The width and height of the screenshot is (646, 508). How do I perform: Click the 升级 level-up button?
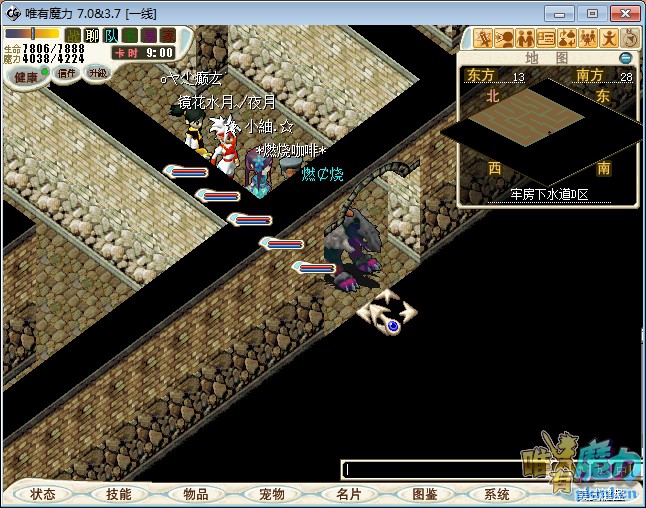click(x=98, y=73)
